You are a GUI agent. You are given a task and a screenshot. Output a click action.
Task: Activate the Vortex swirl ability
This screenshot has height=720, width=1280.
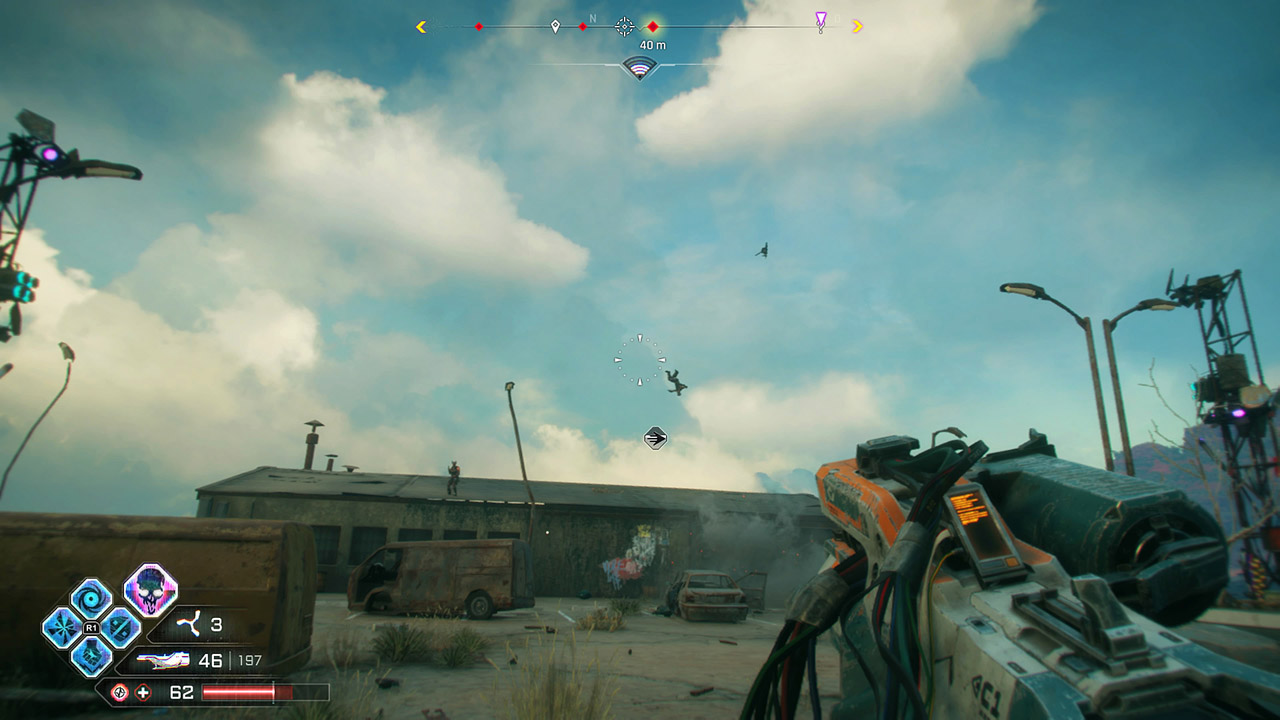pyautogui.click(x=91, y=599)
